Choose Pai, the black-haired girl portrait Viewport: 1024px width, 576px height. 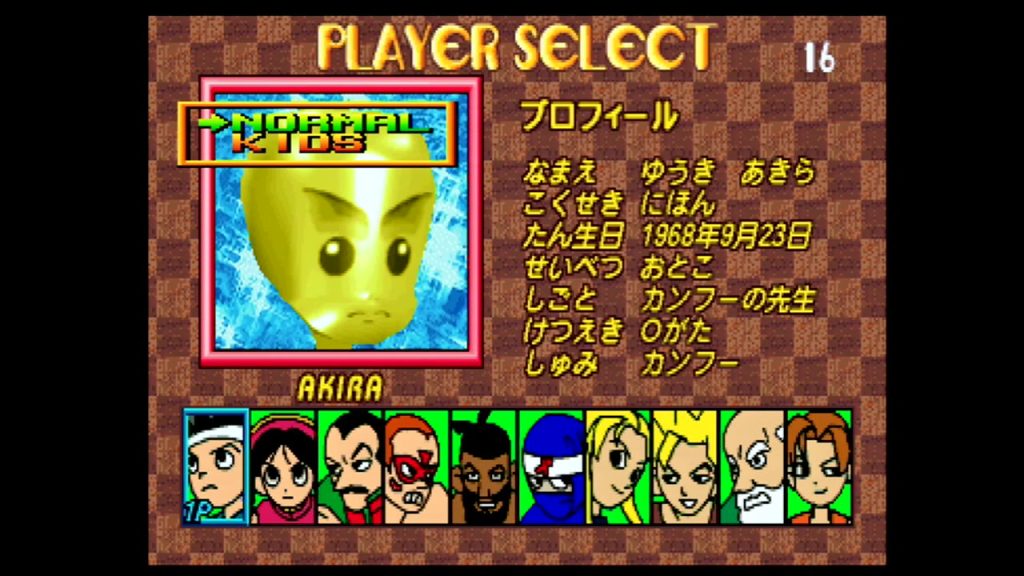283,466
